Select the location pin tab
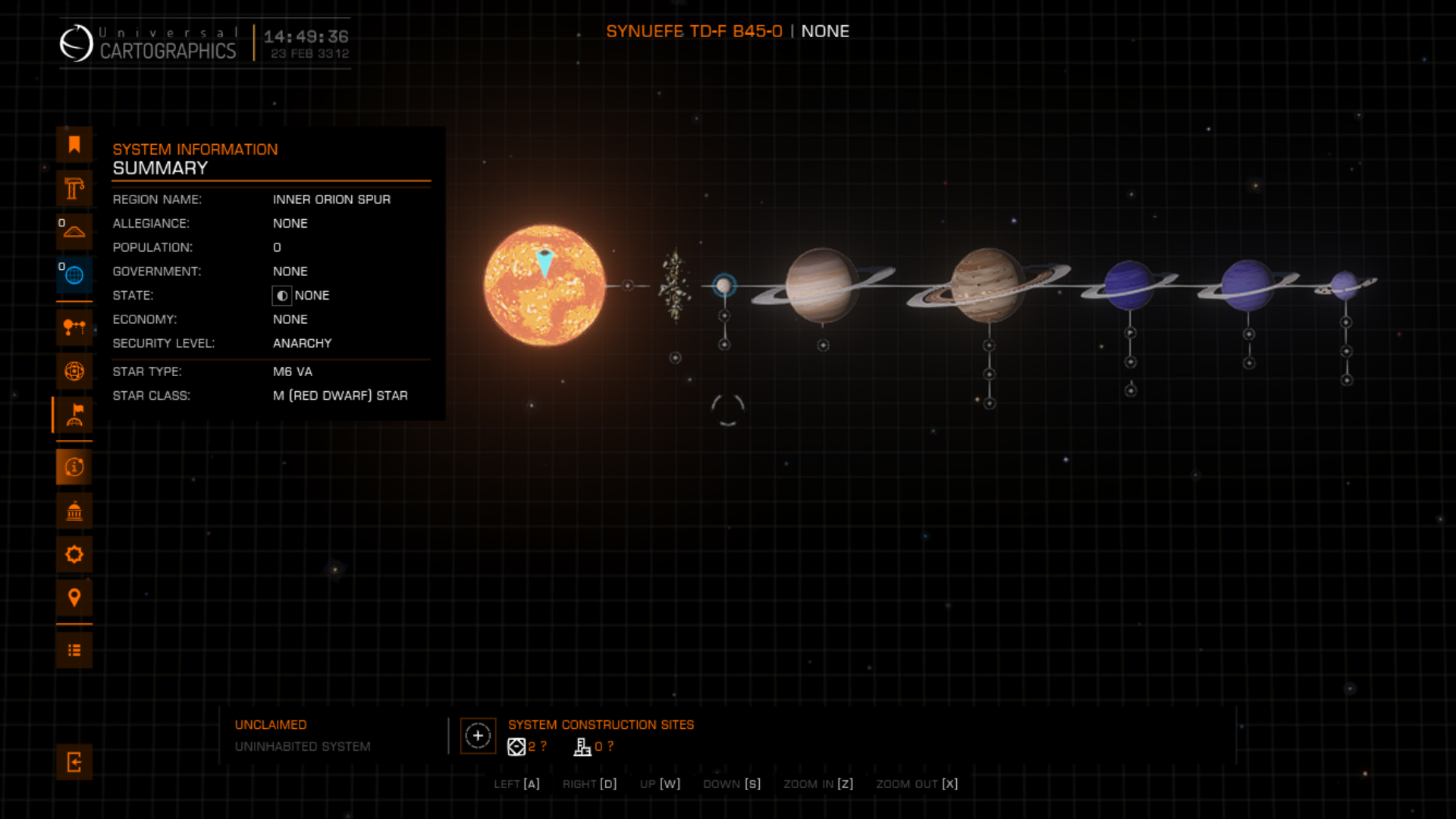 [74, 598]
